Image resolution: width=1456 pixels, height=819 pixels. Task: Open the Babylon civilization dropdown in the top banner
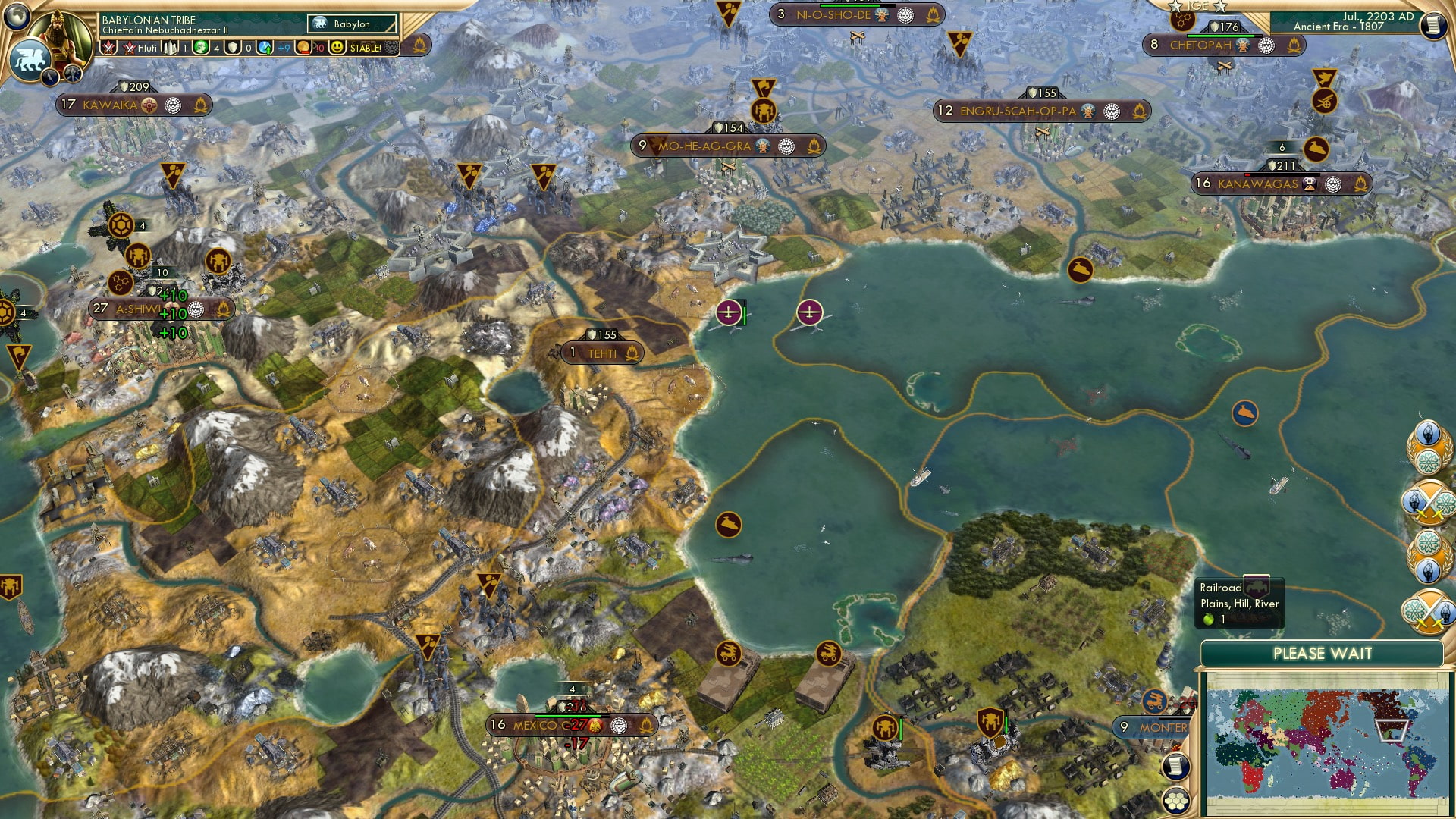point(353,24)
